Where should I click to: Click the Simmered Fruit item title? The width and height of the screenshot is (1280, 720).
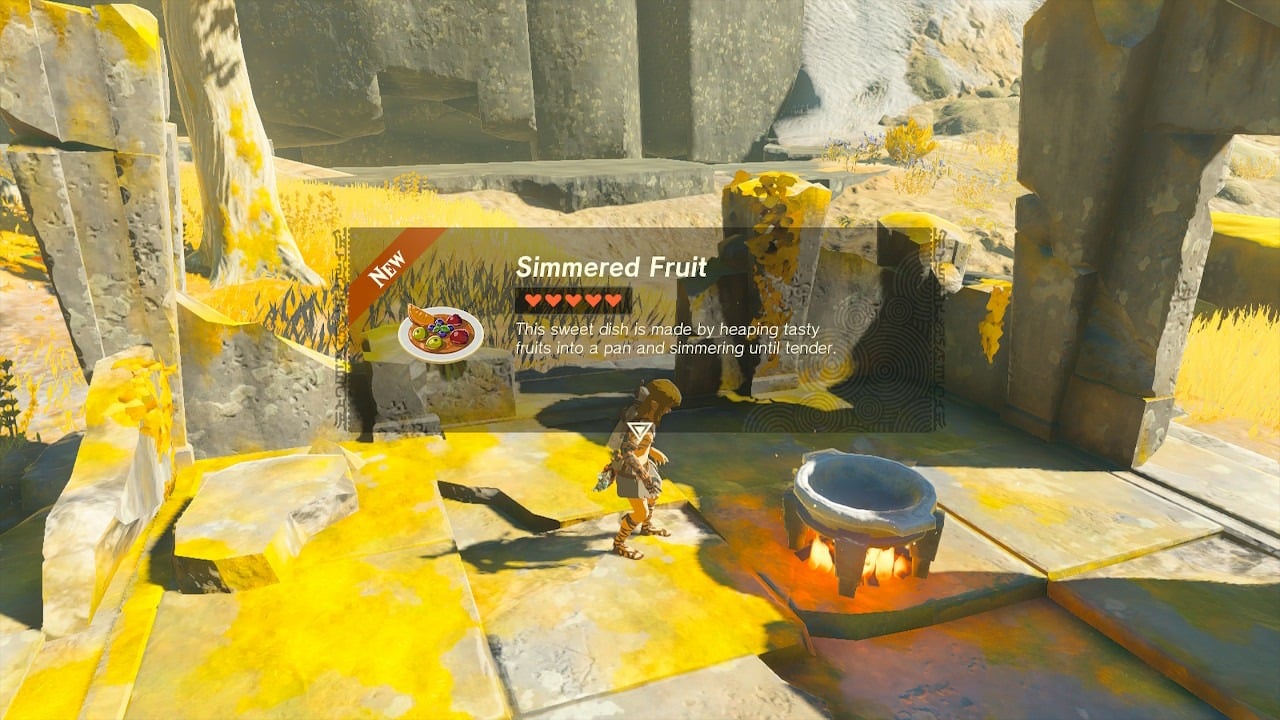click(611, 267)
